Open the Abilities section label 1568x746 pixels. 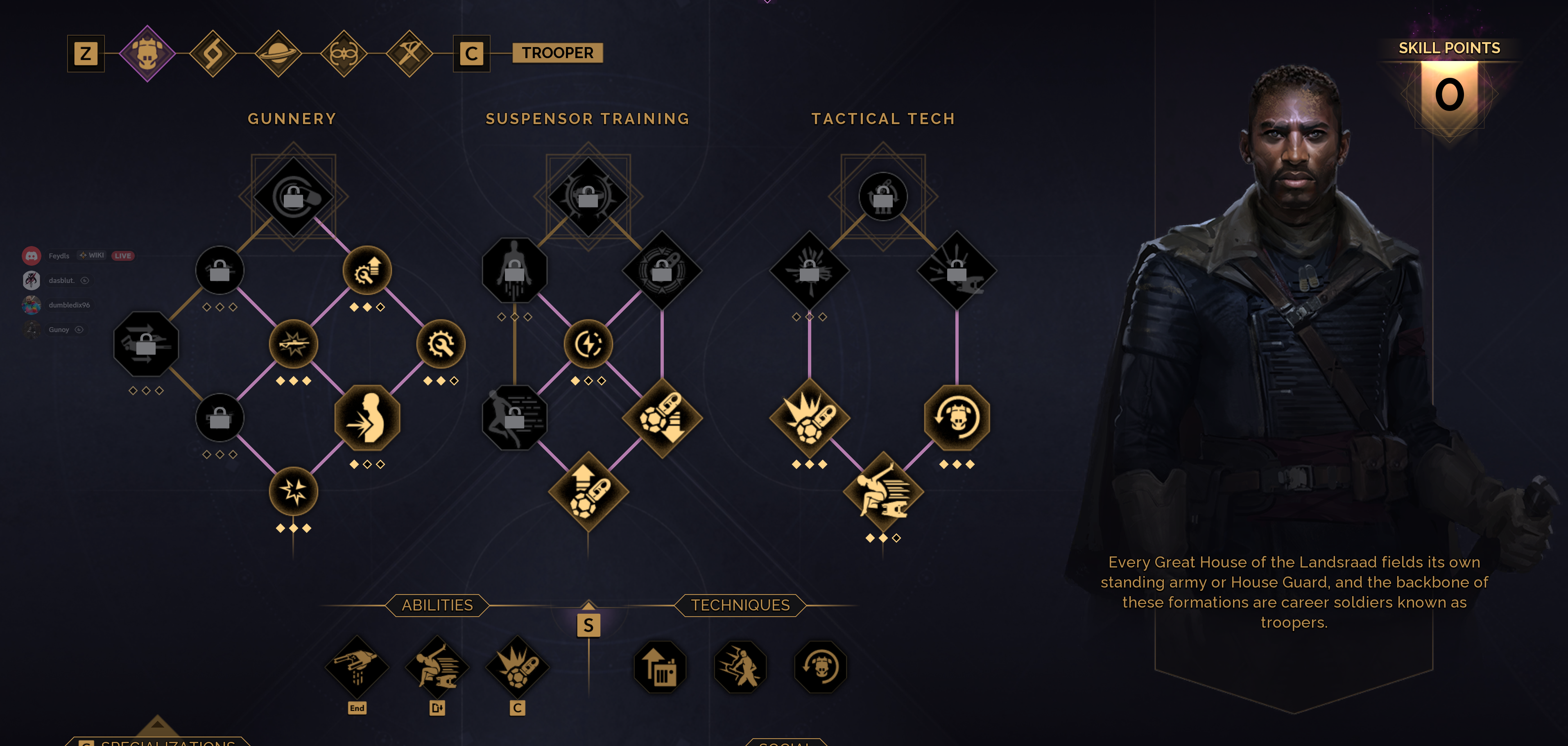[437, 606]
